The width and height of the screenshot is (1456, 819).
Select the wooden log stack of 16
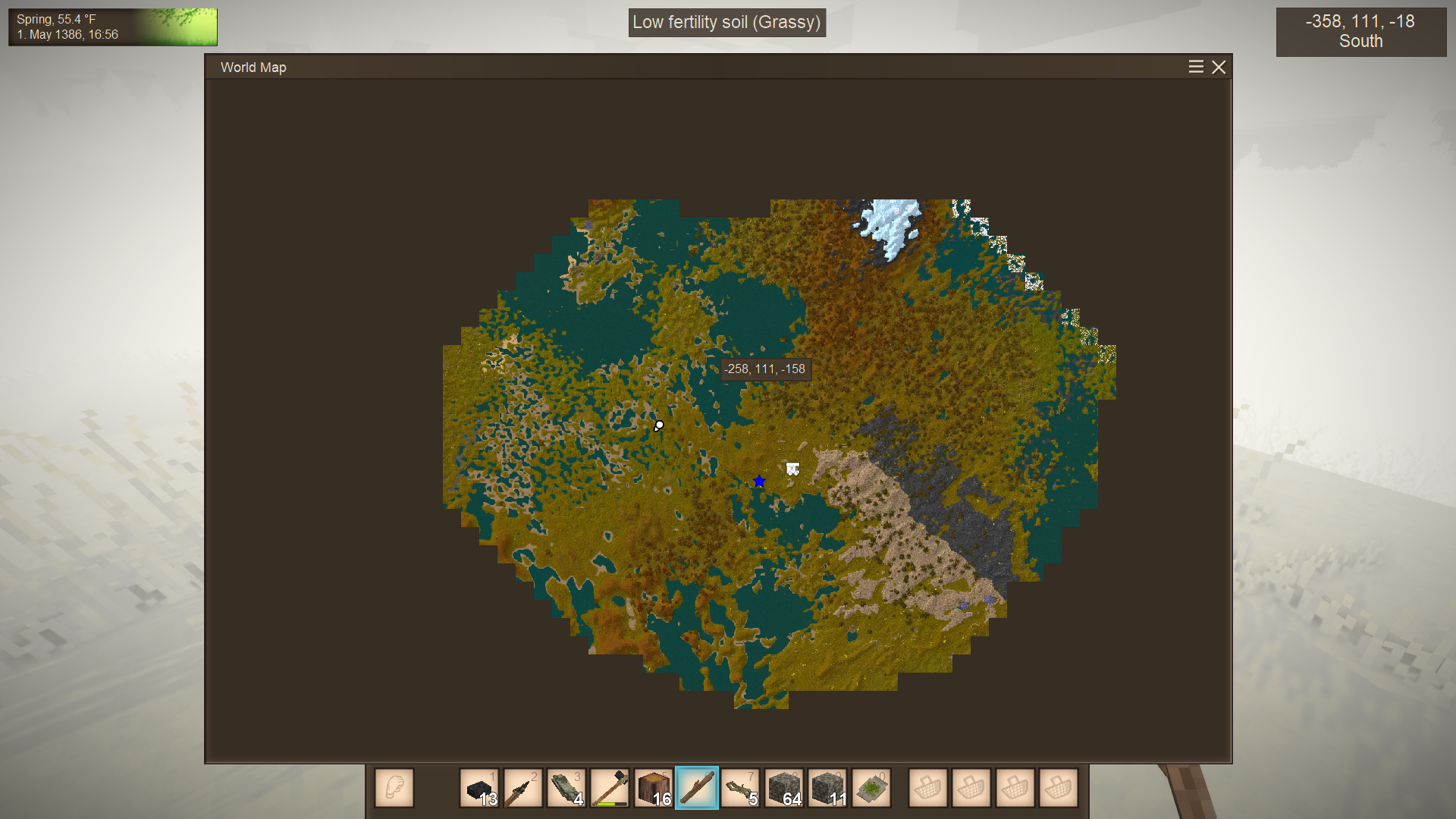(653, 789)
